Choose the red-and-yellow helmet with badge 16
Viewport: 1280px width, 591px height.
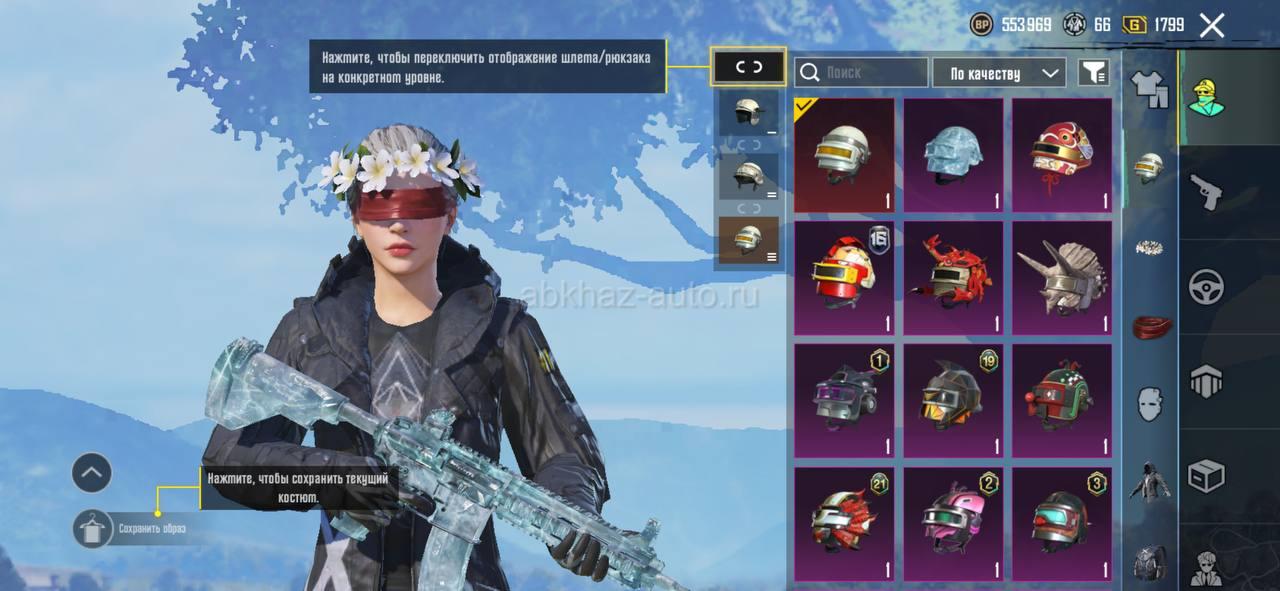pos(845,278)
